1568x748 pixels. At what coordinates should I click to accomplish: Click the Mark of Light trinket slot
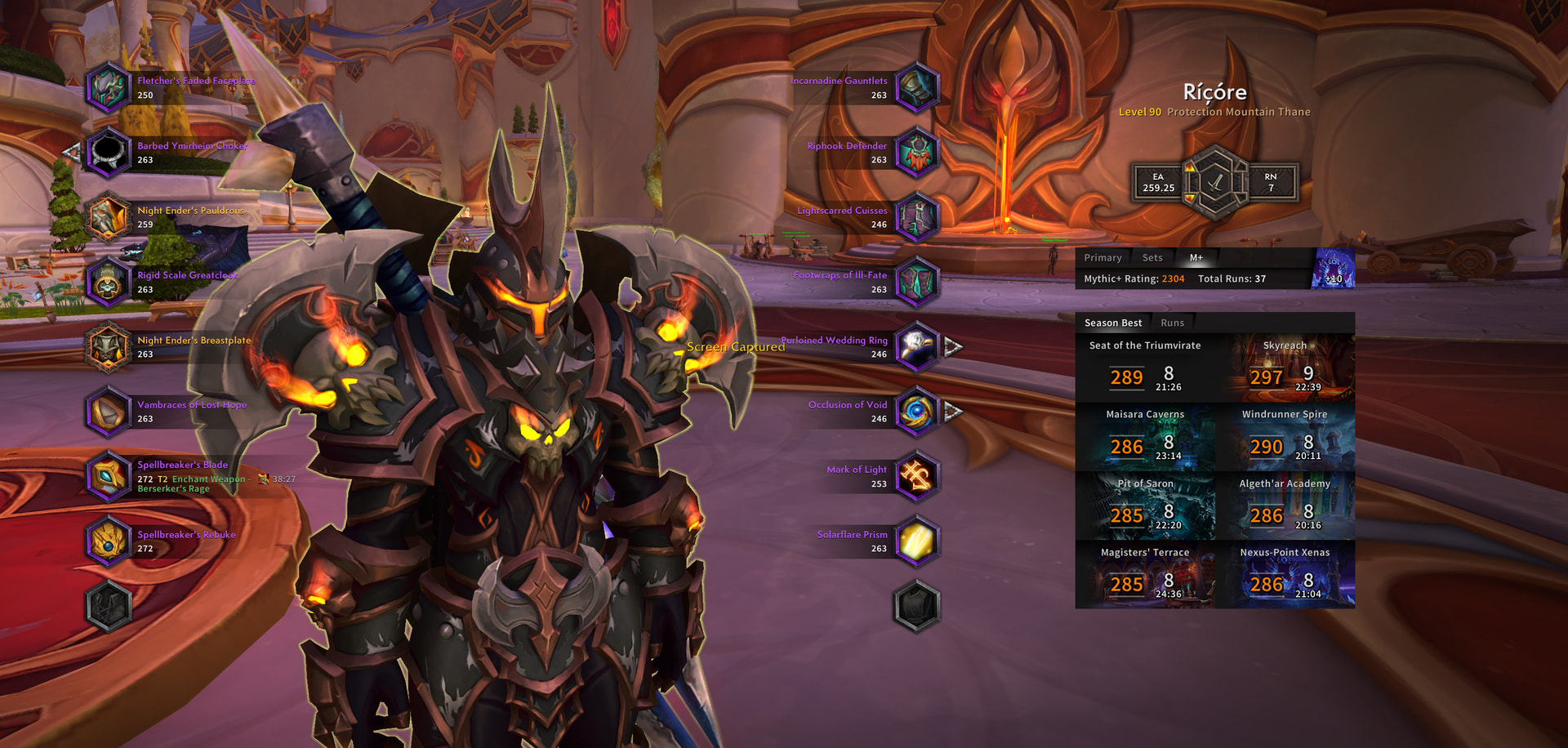(917, 476)
